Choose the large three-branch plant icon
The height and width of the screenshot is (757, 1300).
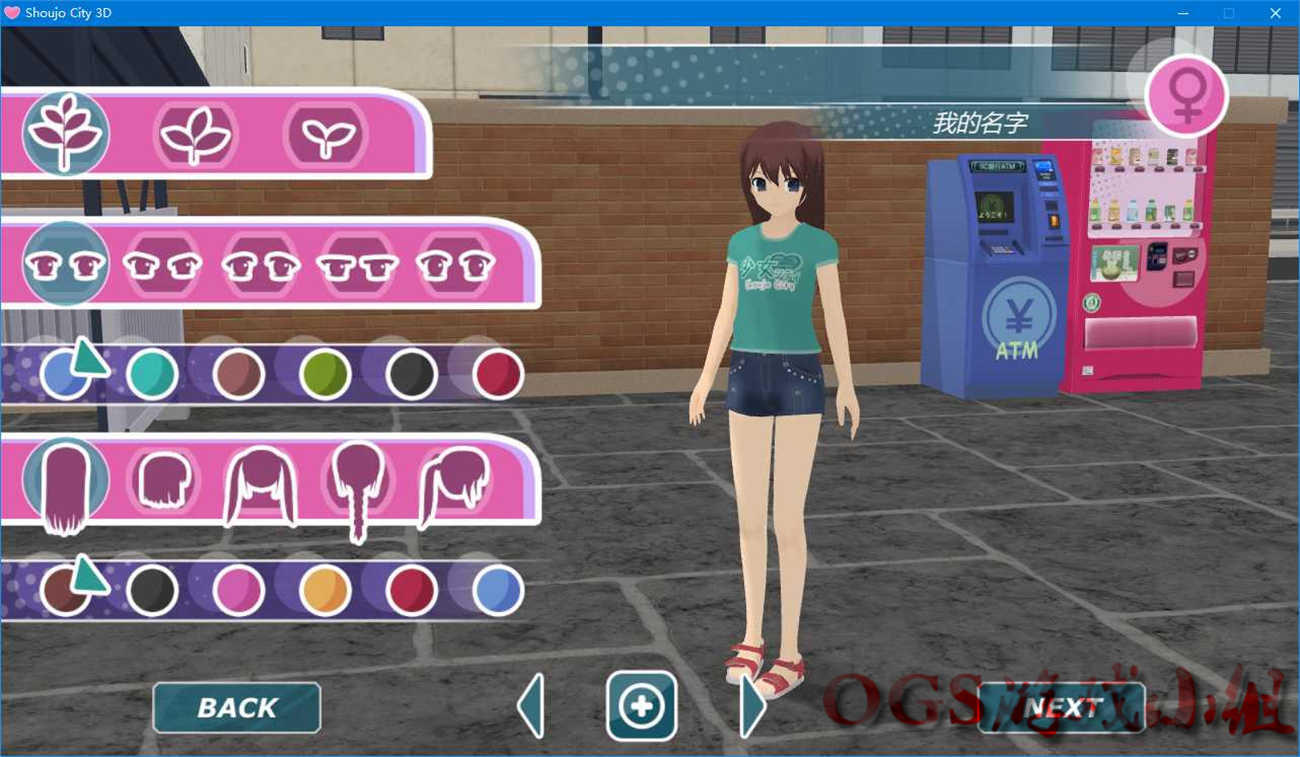66,133
